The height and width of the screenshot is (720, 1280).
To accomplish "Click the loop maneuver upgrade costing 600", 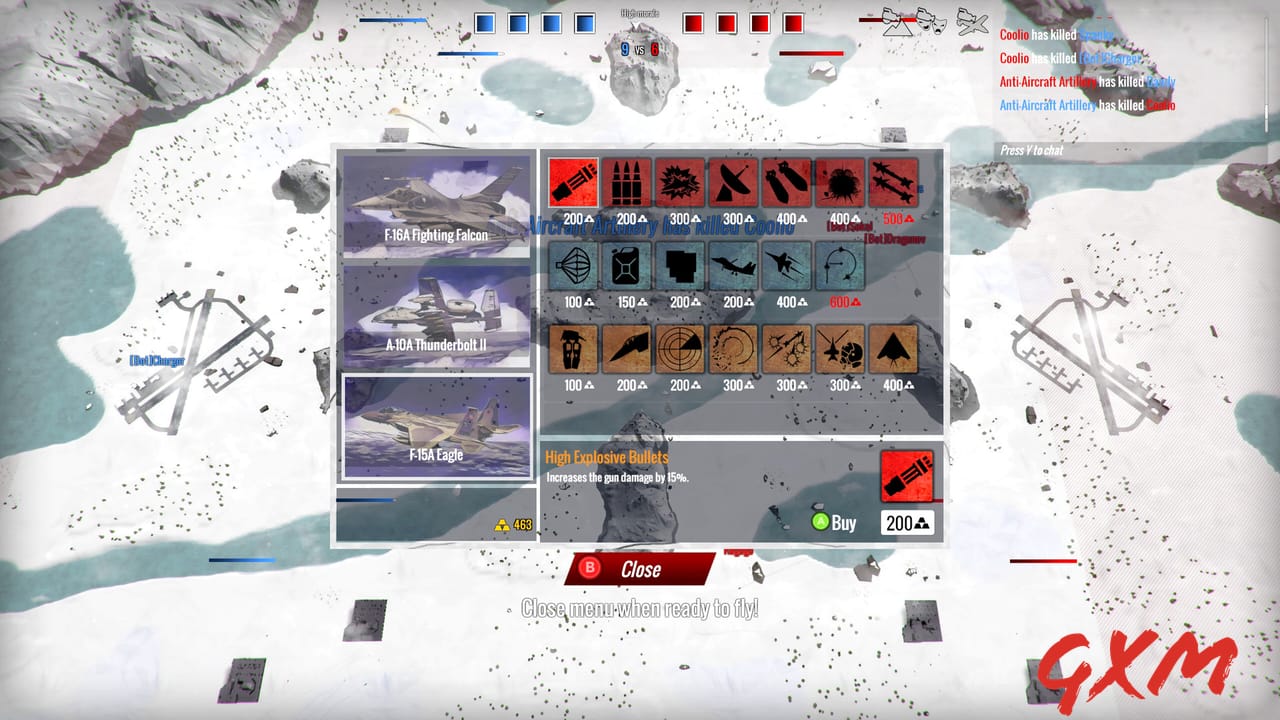I will (840, 266).
